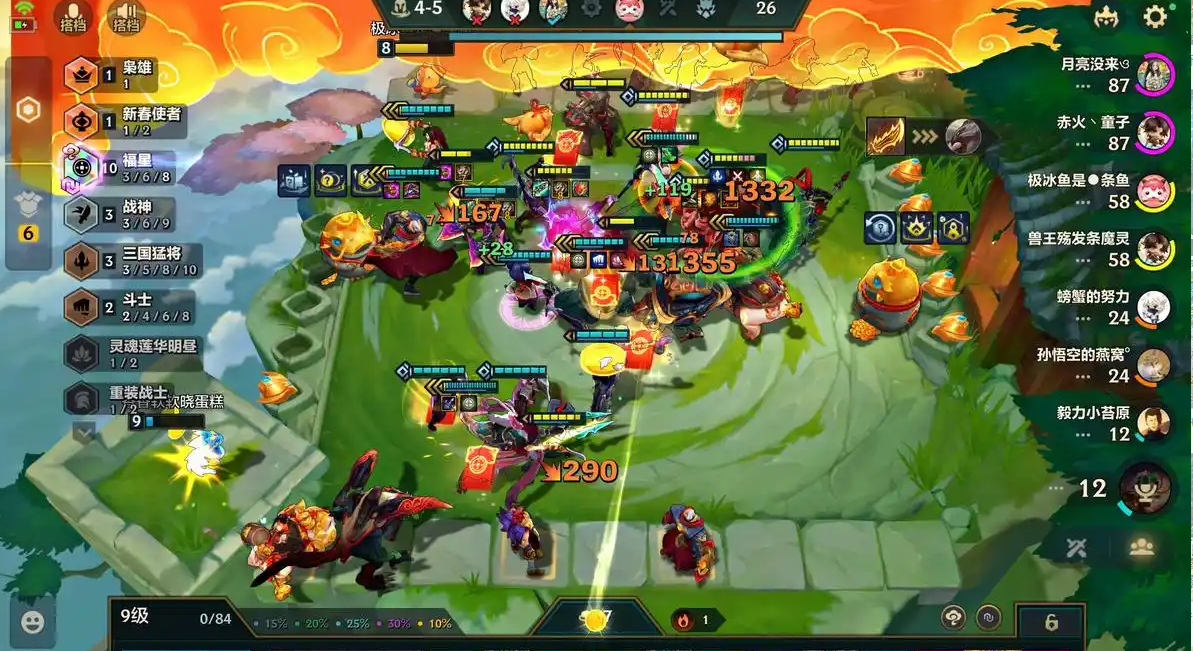Toggle the microphone 搭档 voice button
The height and width of the screenshot is (651, 1193).
(x=72, y=16)
